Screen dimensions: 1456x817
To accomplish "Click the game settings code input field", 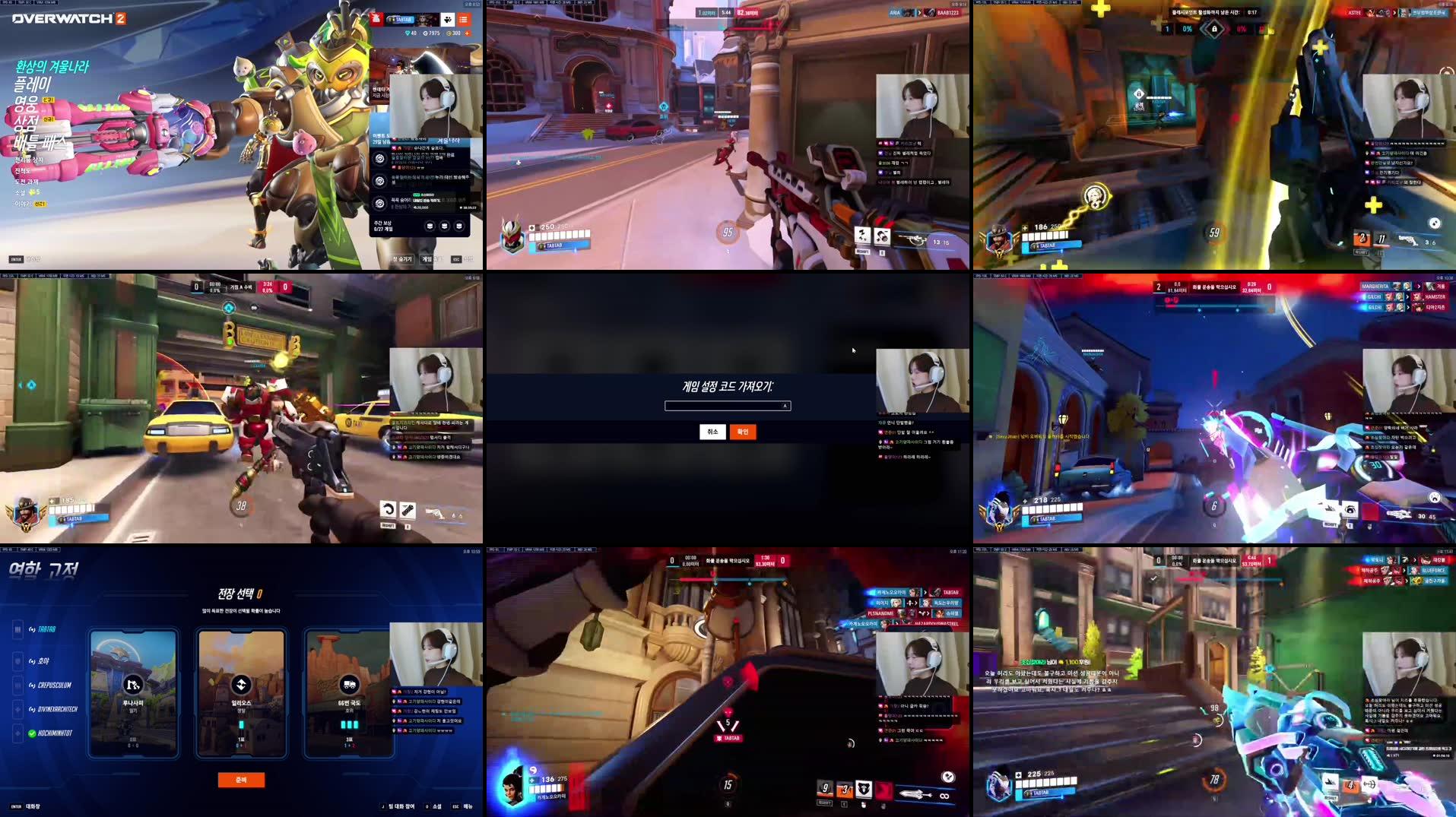I will (x=728, y=405).
